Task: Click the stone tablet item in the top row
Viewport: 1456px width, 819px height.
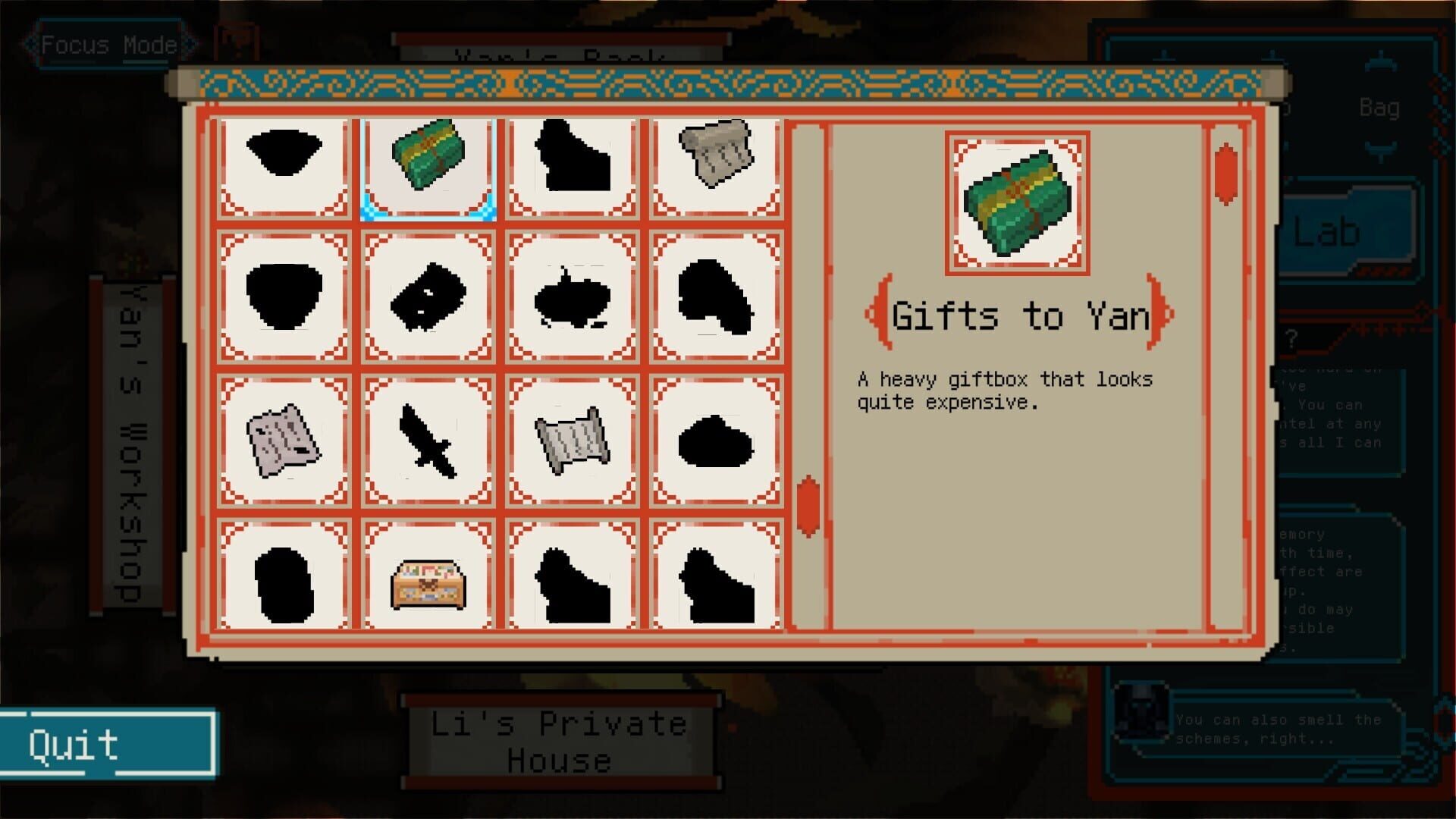Action: tap(715, 159)
